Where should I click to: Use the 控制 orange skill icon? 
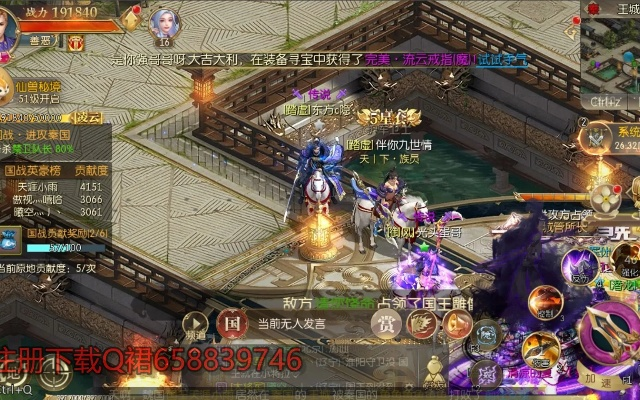click(545, 300)
